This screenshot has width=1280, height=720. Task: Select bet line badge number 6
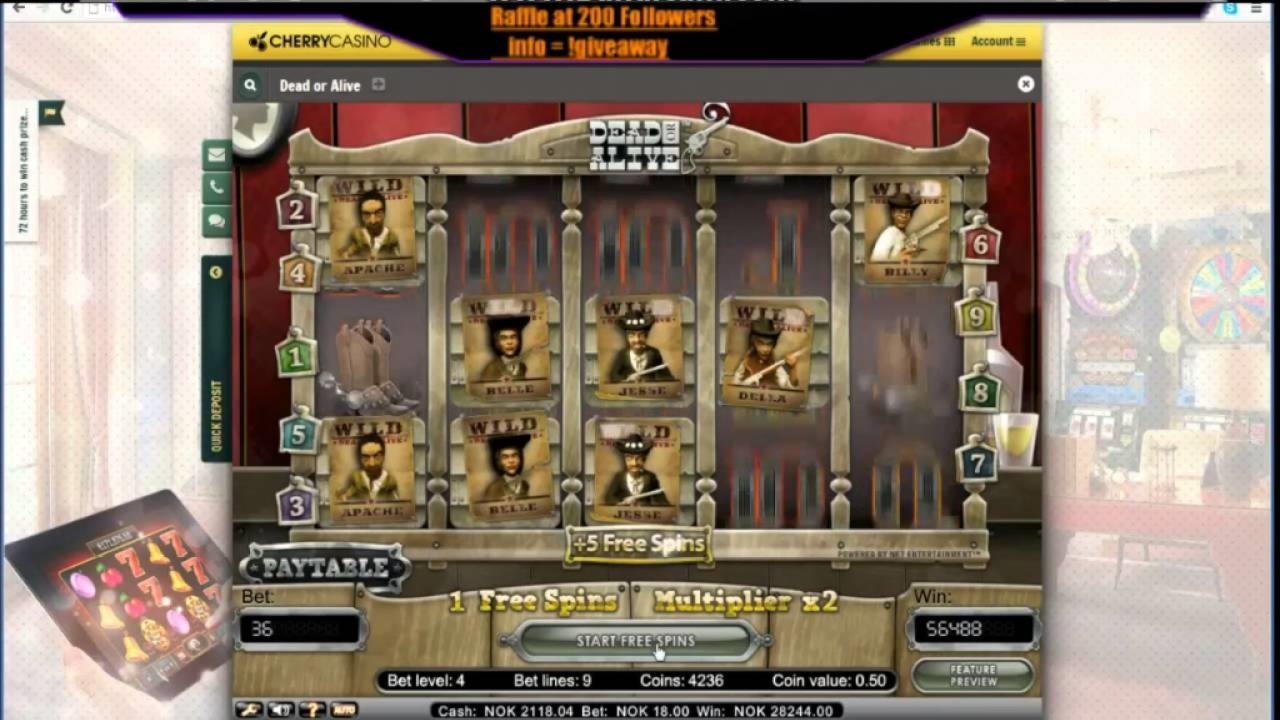pyautogui.click(x=980, y=244)
